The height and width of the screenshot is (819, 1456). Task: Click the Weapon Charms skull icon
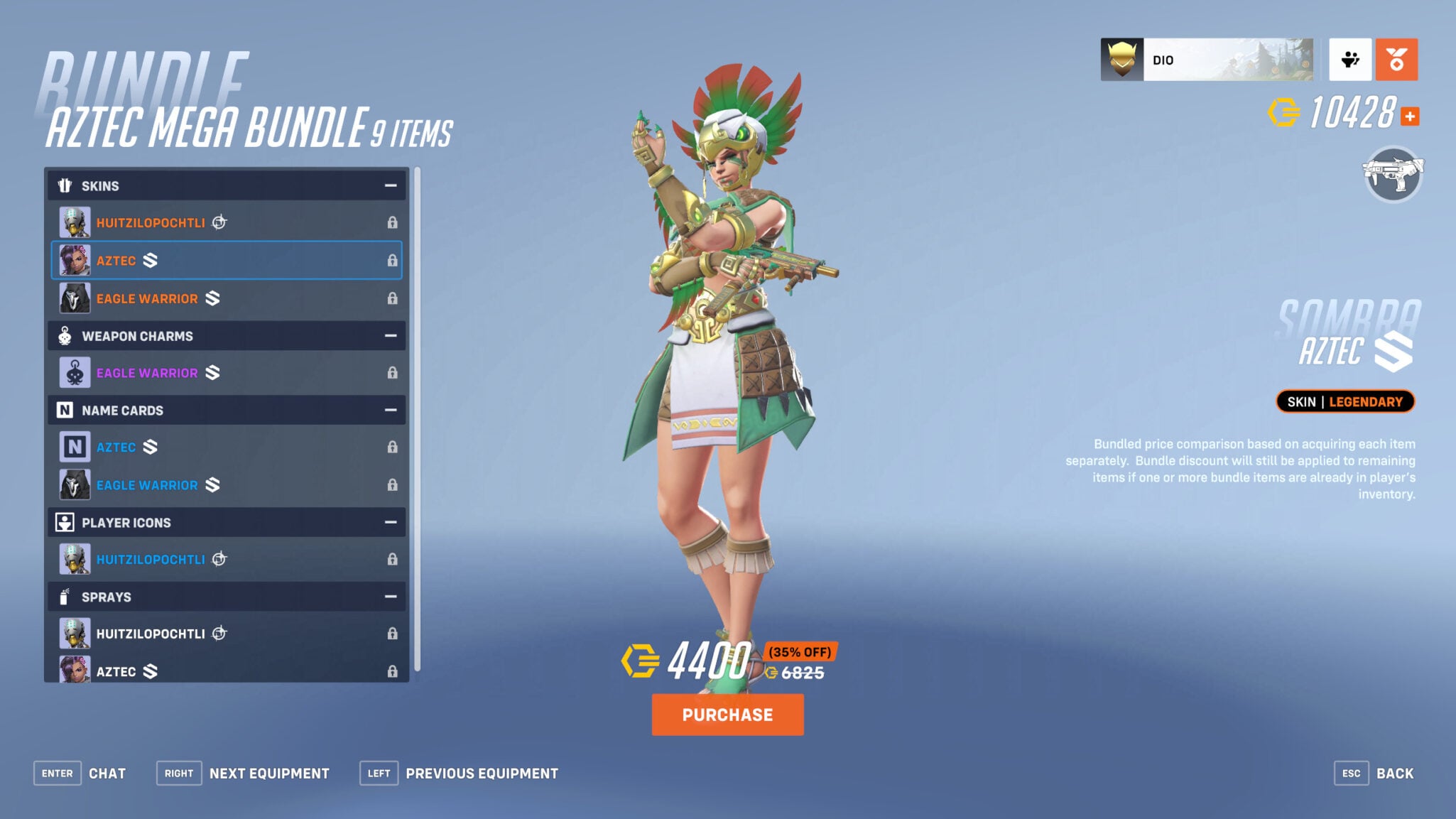[x=65, y=335]
